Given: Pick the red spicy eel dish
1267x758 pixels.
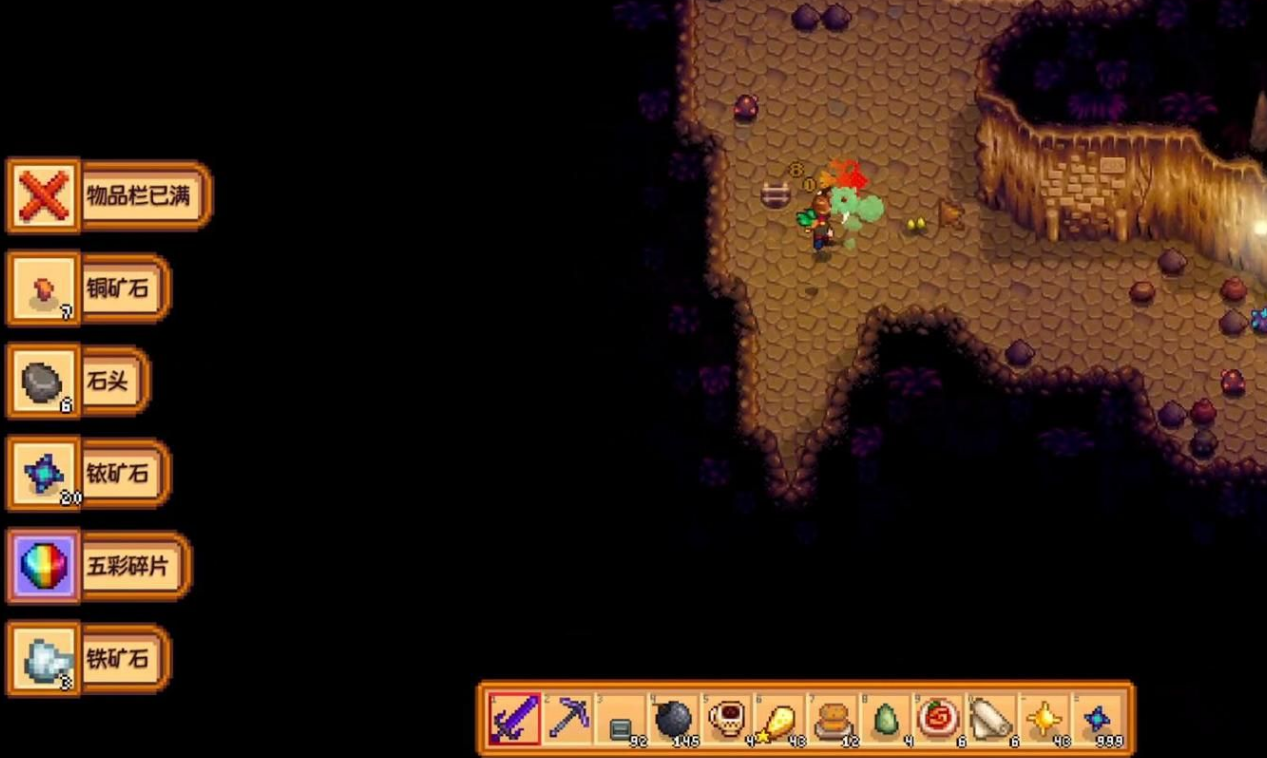Looking at the screenshot, I should pyautogui.click(x=939, y=718).
